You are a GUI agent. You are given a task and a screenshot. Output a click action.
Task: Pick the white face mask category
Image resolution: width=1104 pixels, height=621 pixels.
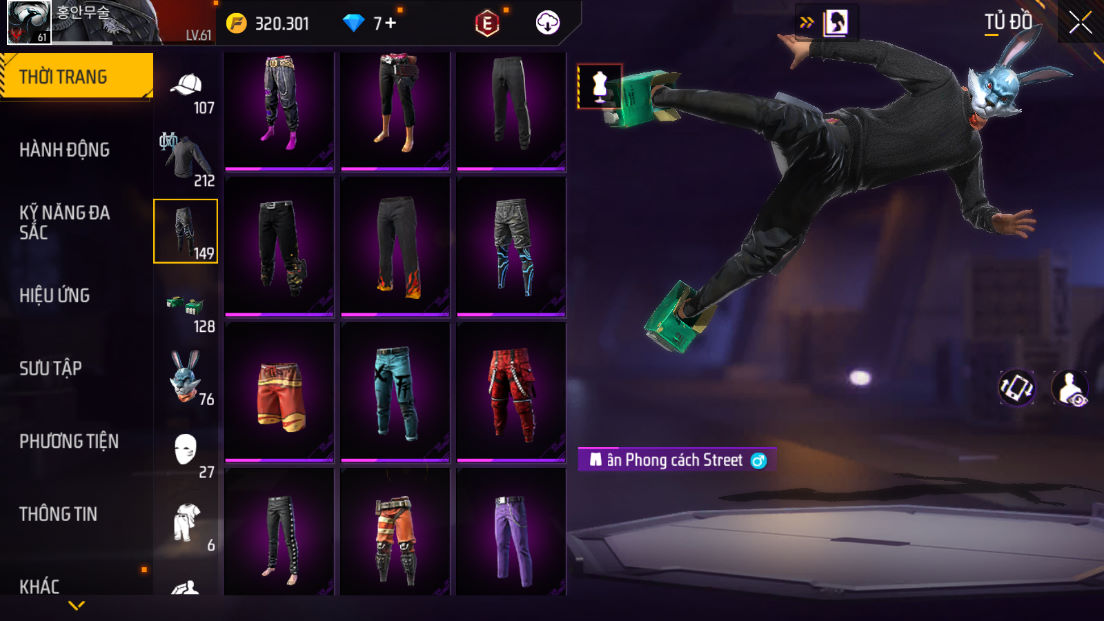pyautogui.click(x=187, y=451)
